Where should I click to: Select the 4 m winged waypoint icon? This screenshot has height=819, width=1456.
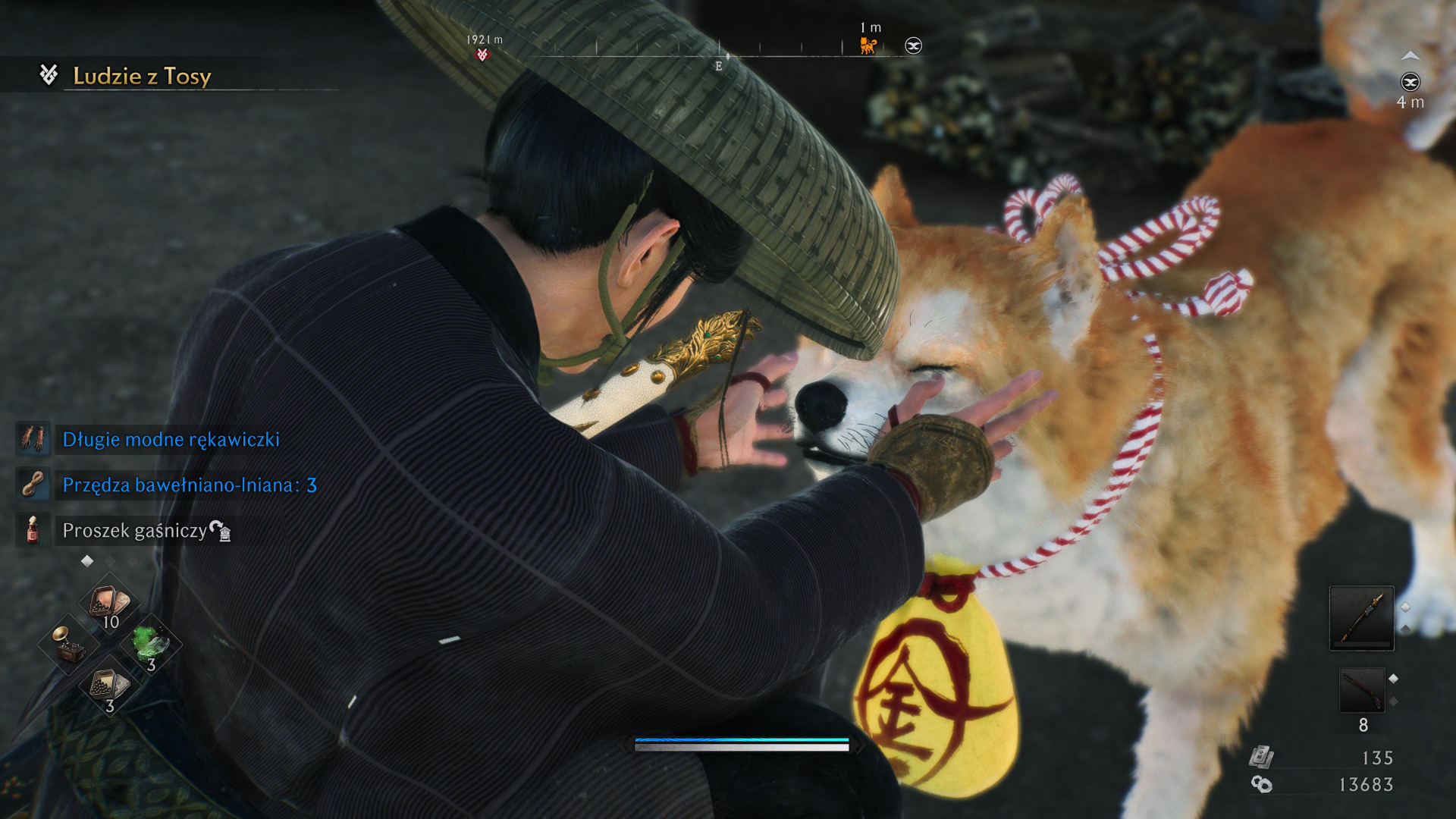tap(1410, 82)
